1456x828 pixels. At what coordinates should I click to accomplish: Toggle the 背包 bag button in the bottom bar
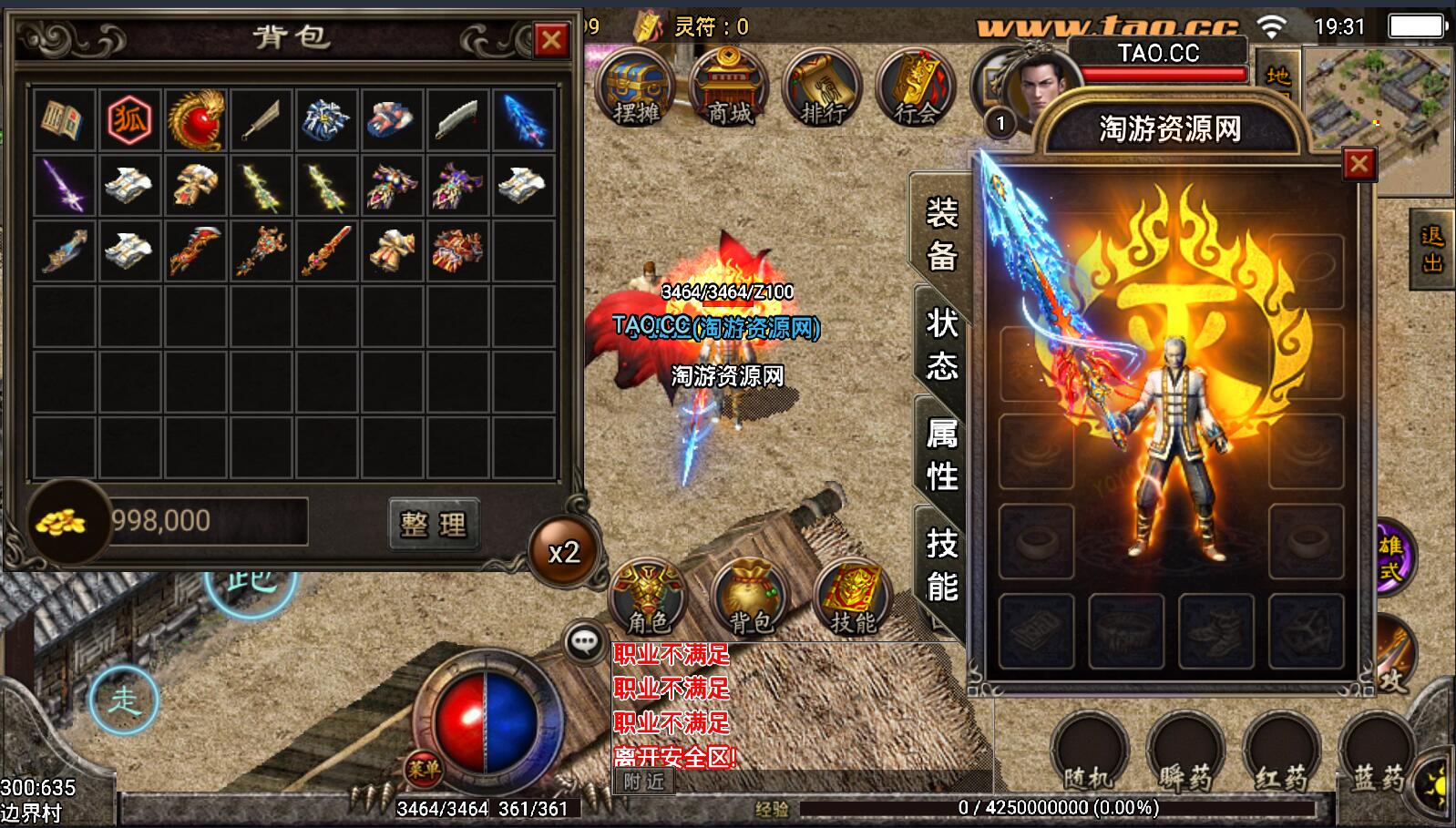pyautogui.click(x=751, y=598)
